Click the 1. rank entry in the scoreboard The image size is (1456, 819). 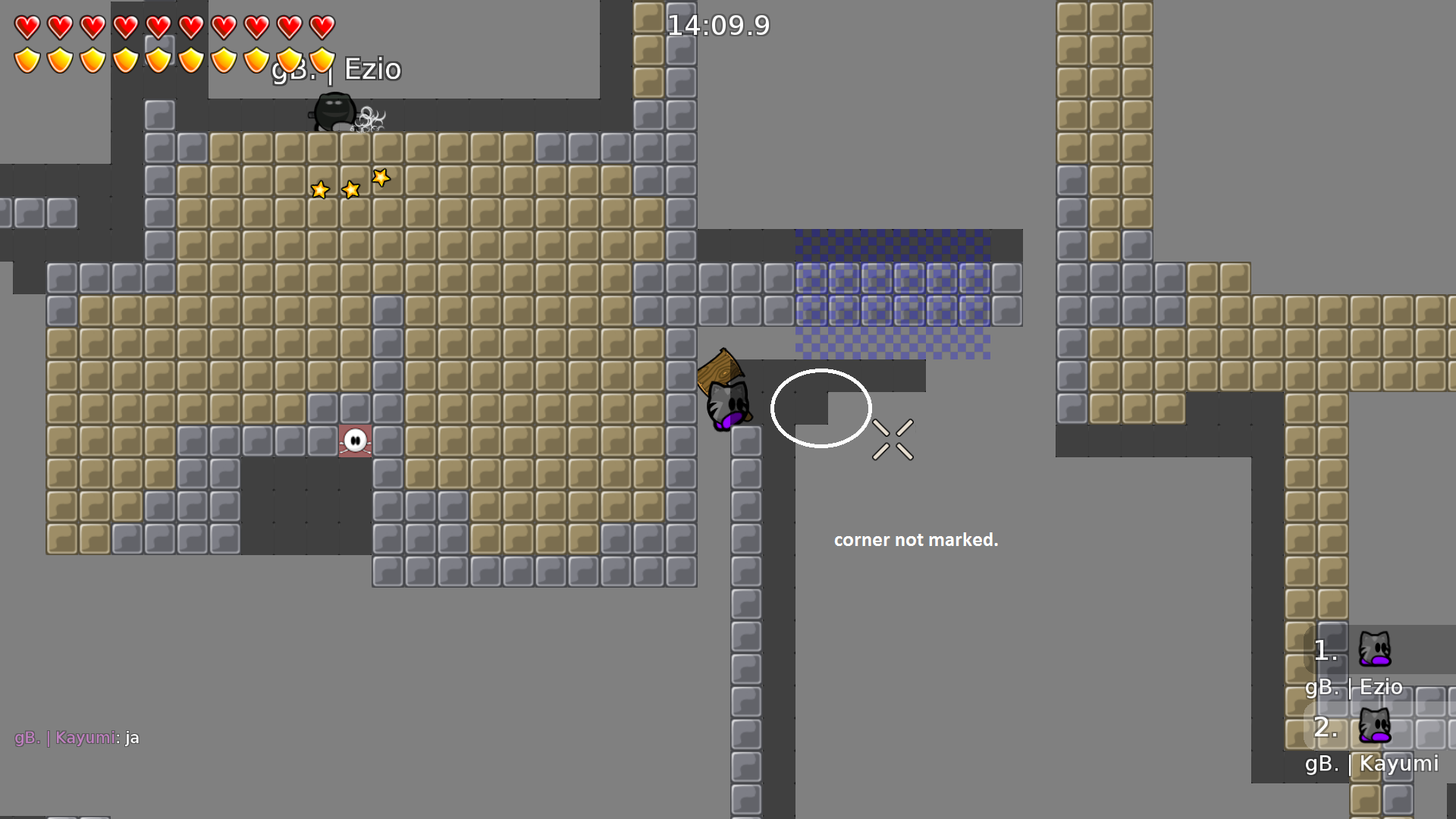pos(1324,651)
